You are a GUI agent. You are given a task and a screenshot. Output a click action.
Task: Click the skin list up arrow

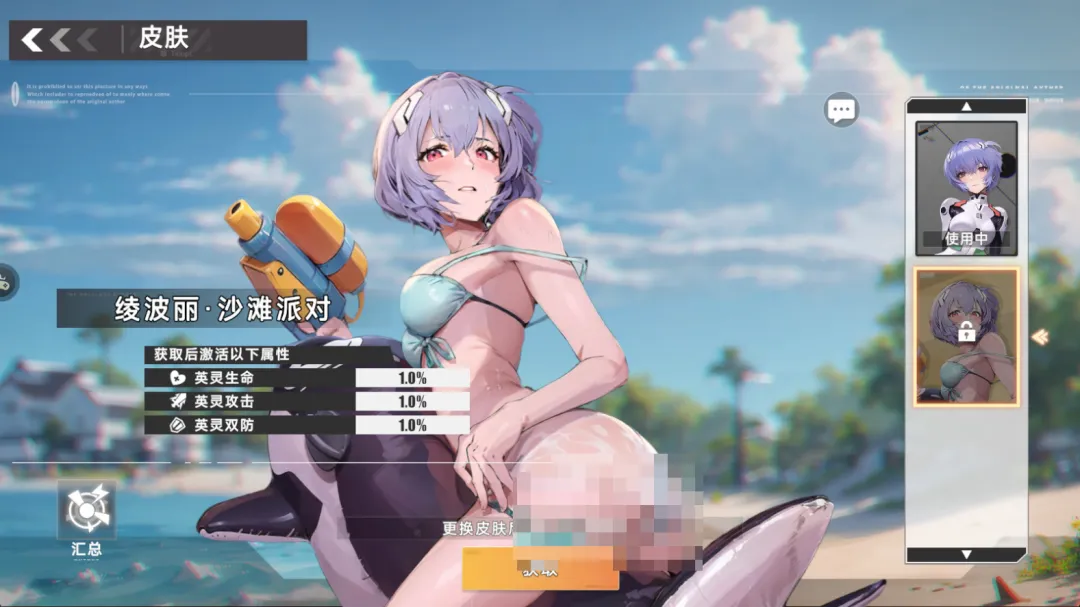(966, 106)
